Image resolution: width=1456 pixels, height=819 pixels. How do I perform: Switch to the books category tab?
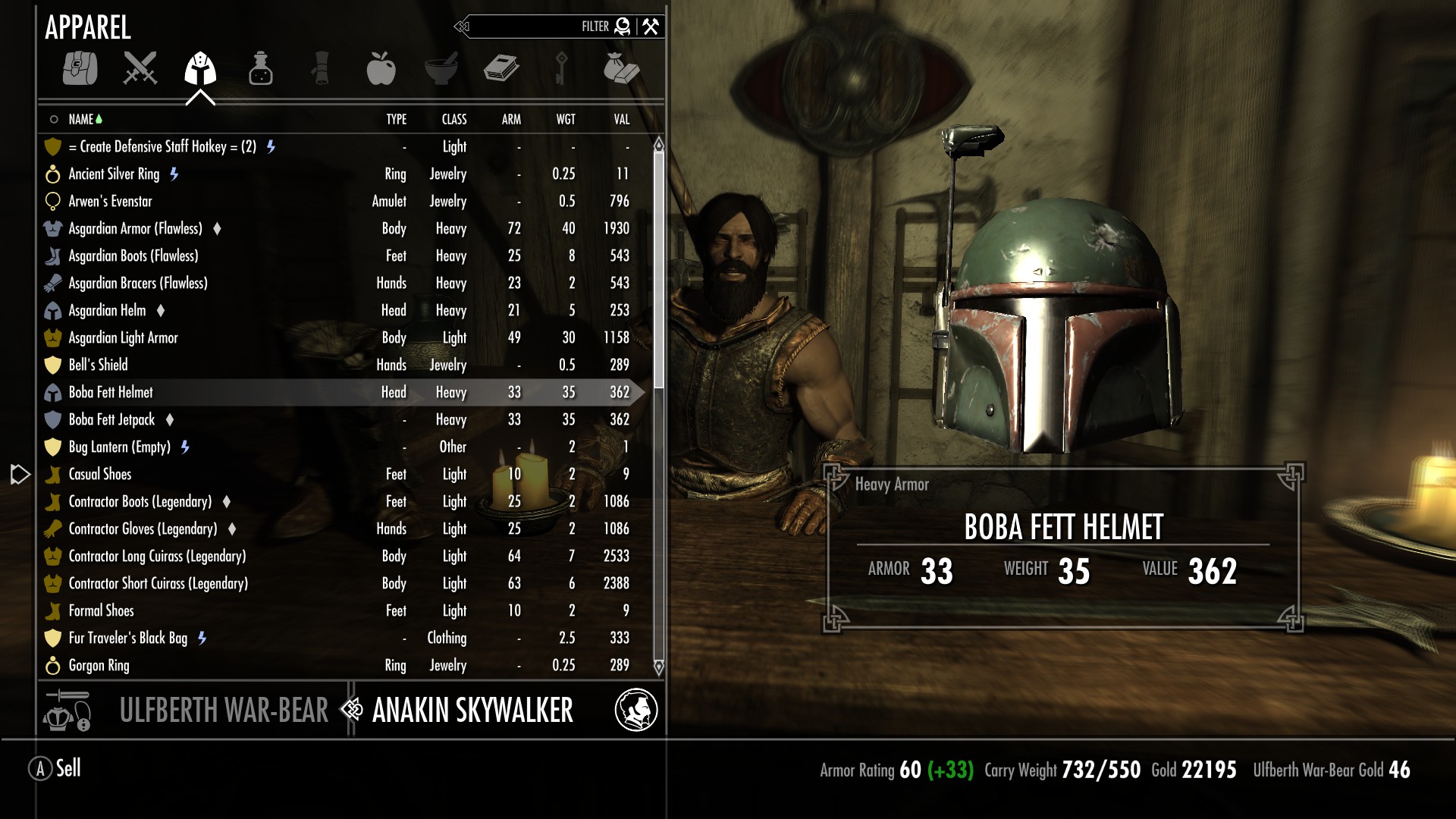500,68
